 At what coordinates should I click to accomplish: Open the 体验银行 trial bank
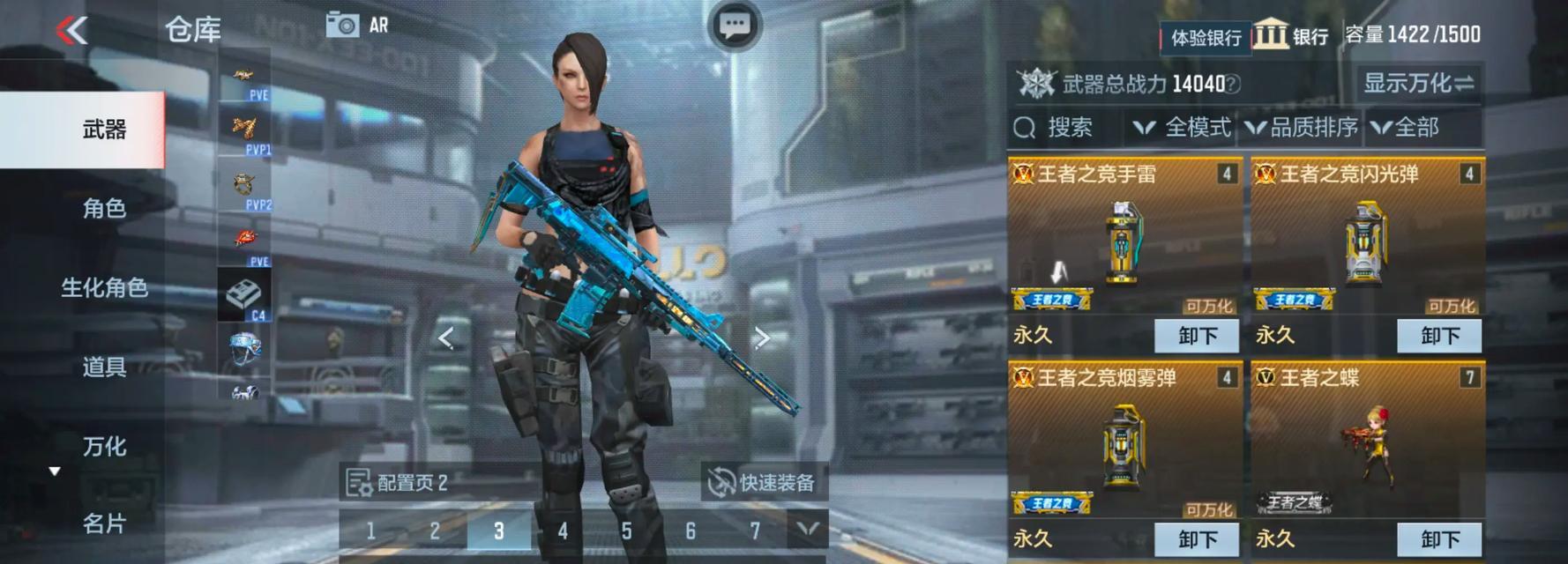click(1205, 37)
